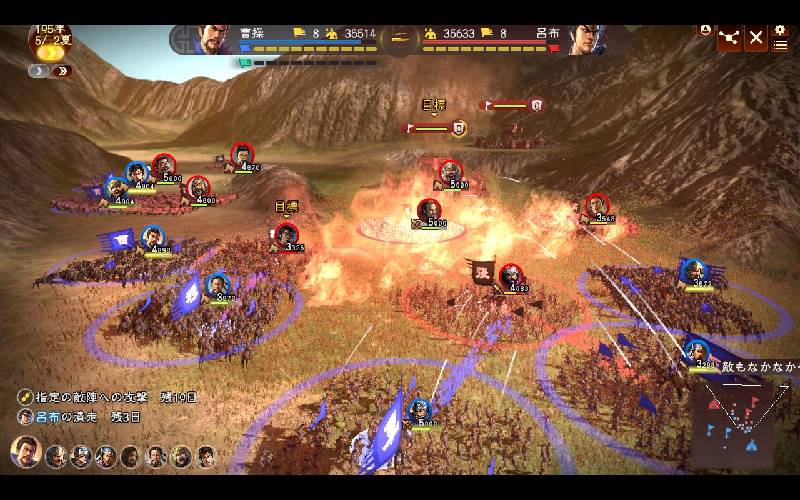Open the three-line list menu
The width and height of the screenshot is (800, 500).
point(780,45)
